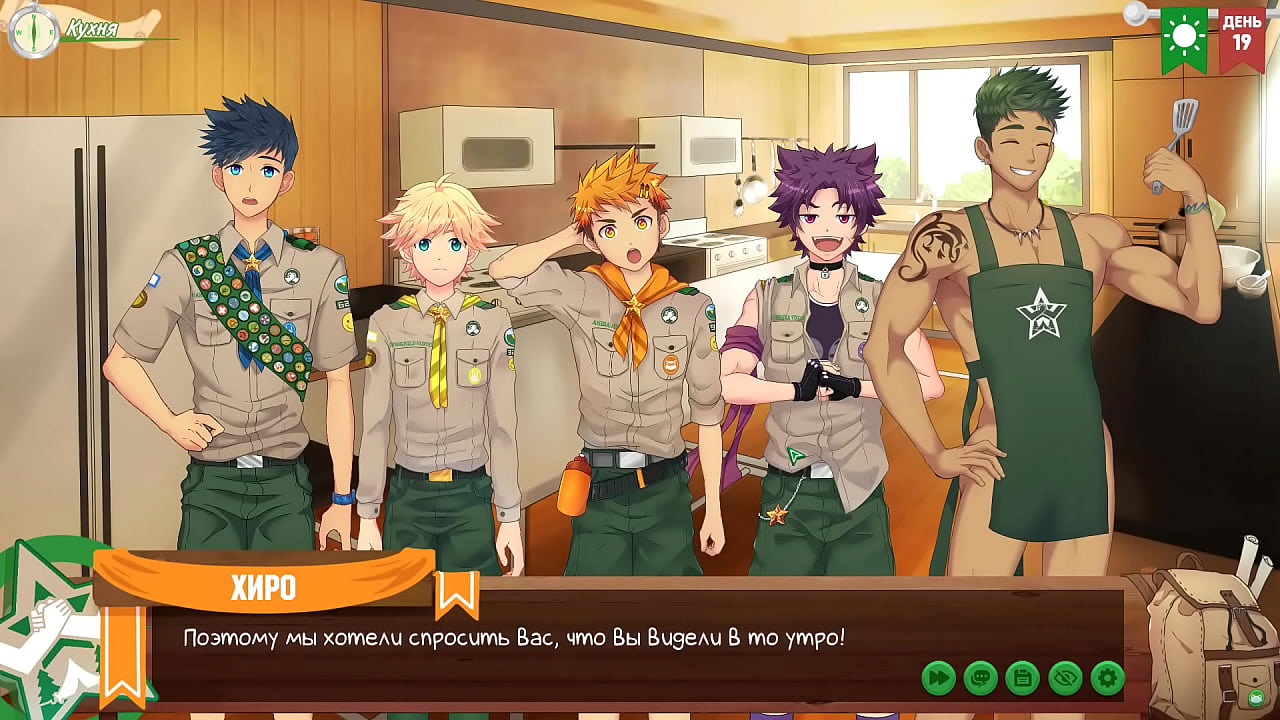The image size is (1280, 720).
Task: Click the День 19 day banner
Action: 1241,37
